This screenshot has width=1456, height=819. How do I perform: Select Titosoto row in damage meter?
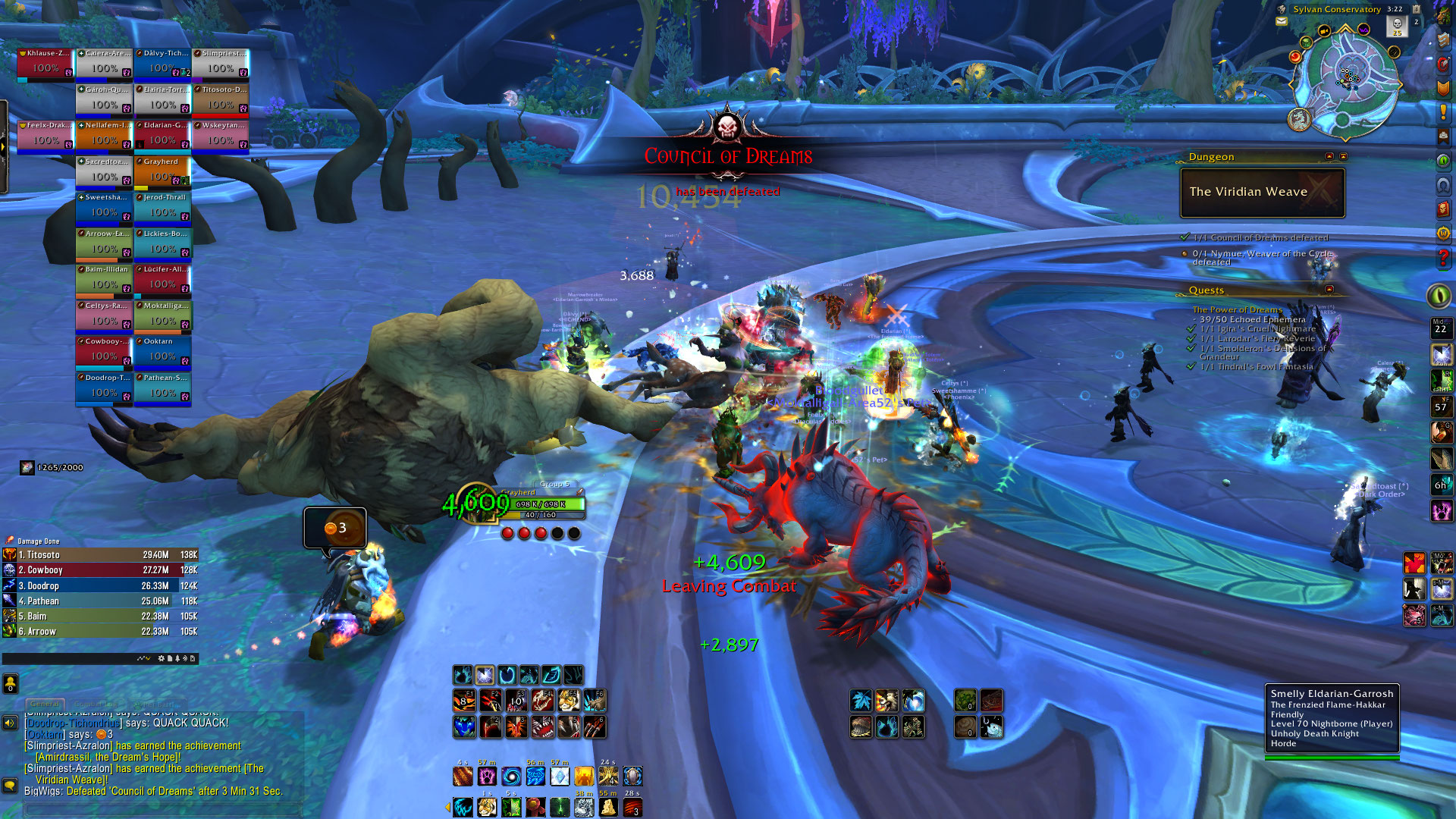[x=99, y=554]
